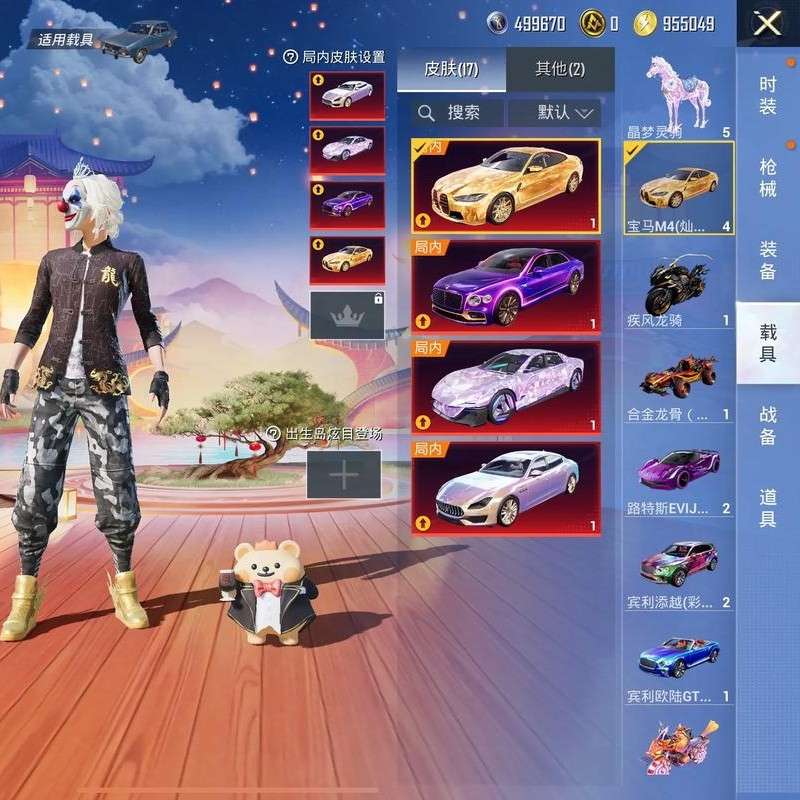Image resolution: width=800 pixels, height=800 pixels.
Task: Open the 道具 category tab
Action: 768,507
